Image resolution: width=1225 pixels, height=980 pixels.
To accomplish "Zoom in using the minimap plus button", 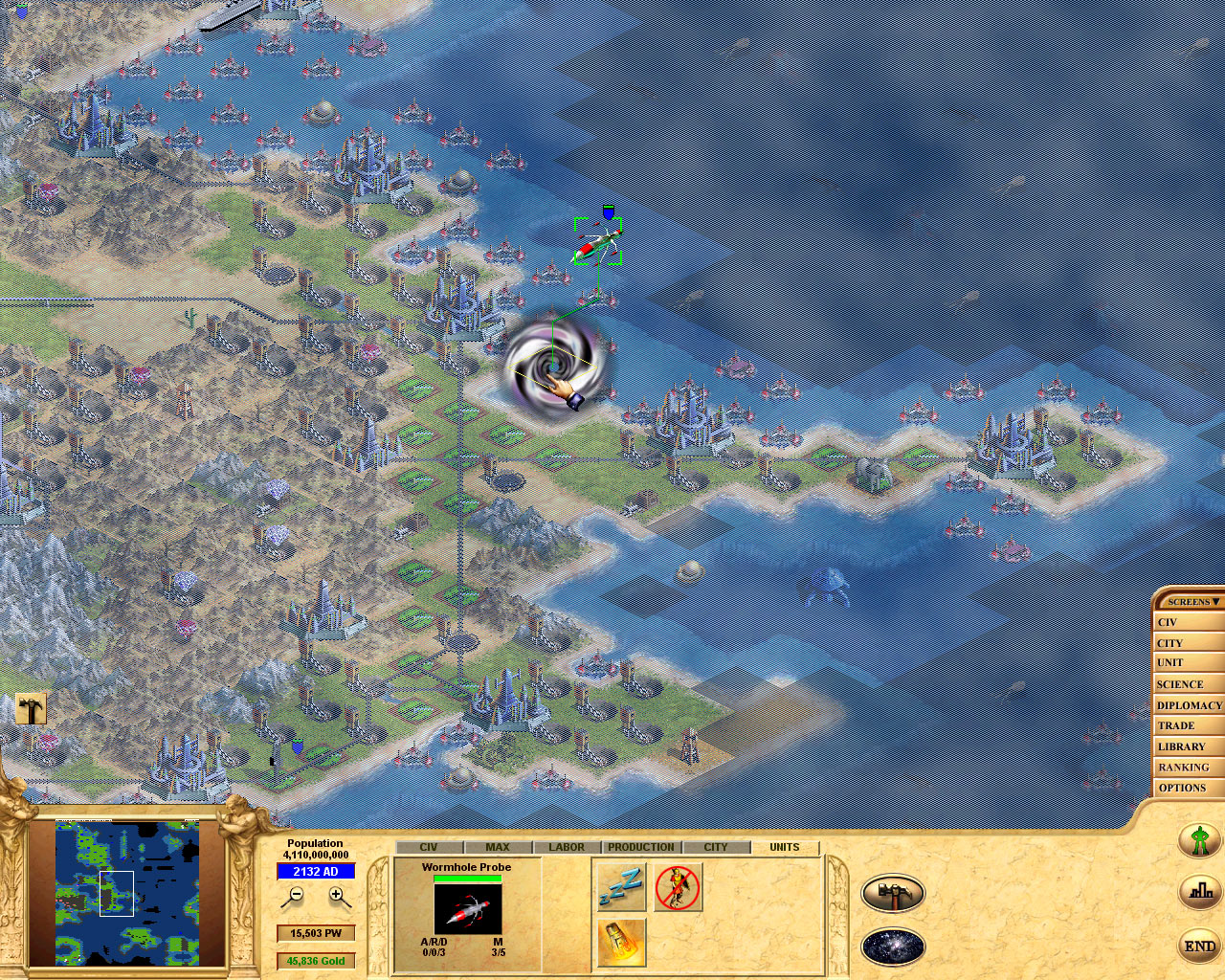I will tap(336, 896).
